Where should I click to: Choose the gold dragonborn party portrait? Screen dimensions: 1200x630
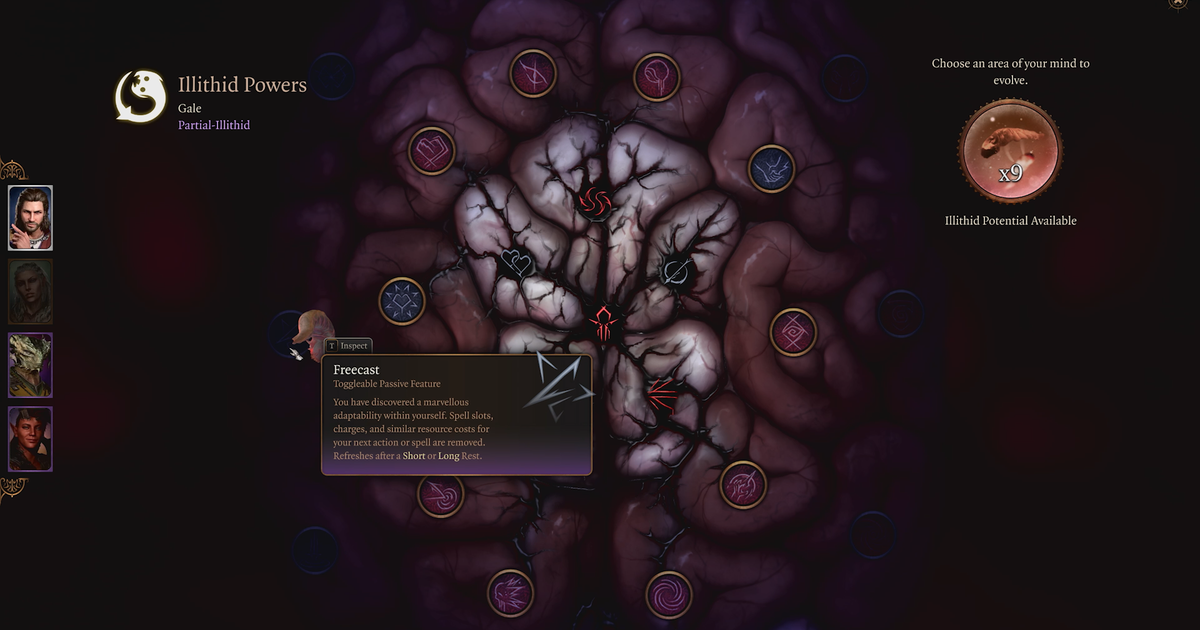click(x=31, y=365)
